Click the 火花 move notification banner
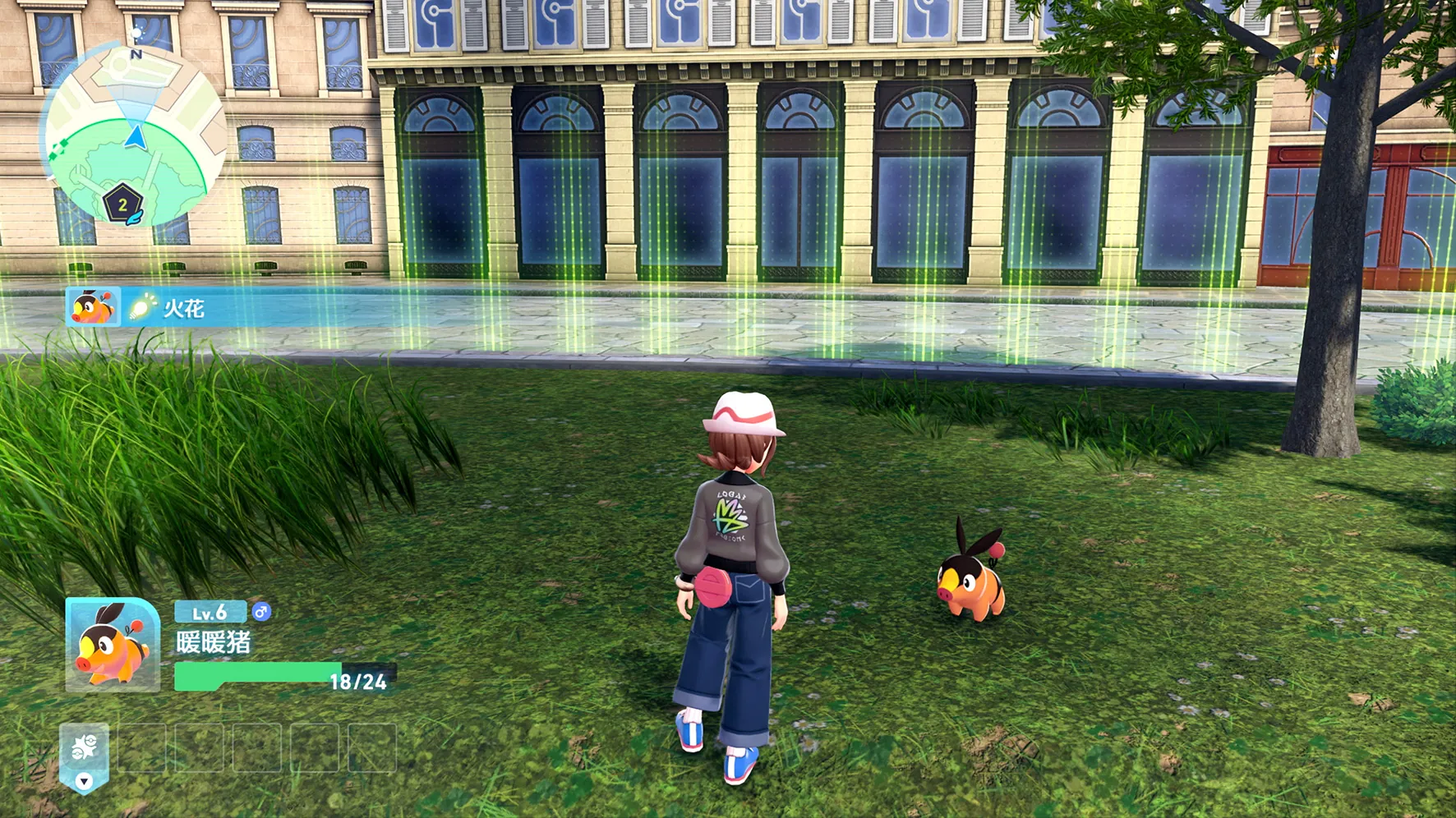Image resolution: width=1456 pixels, height=818 pixels. [x=182, y=308]
